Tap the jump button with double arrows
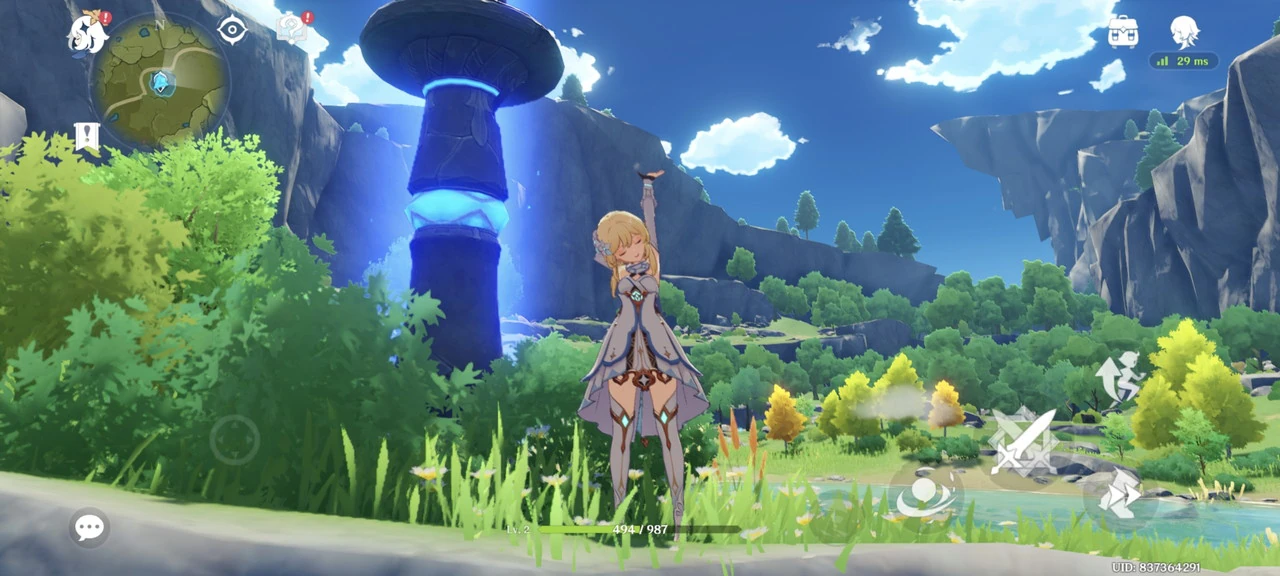Screen dimensions: 1280x576 pos(1119,494)
